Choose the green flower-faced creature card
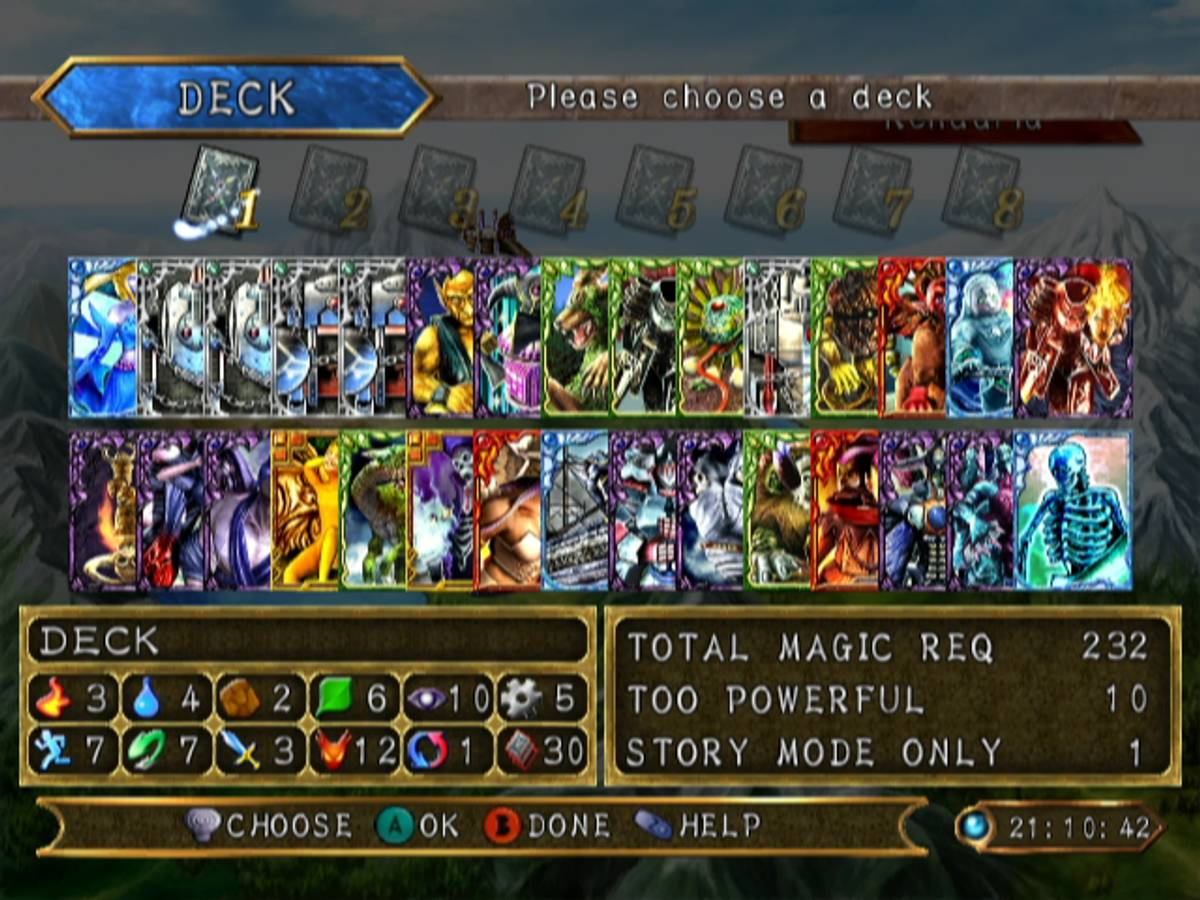Screen dimensions: 1200x900 (711, 337)
